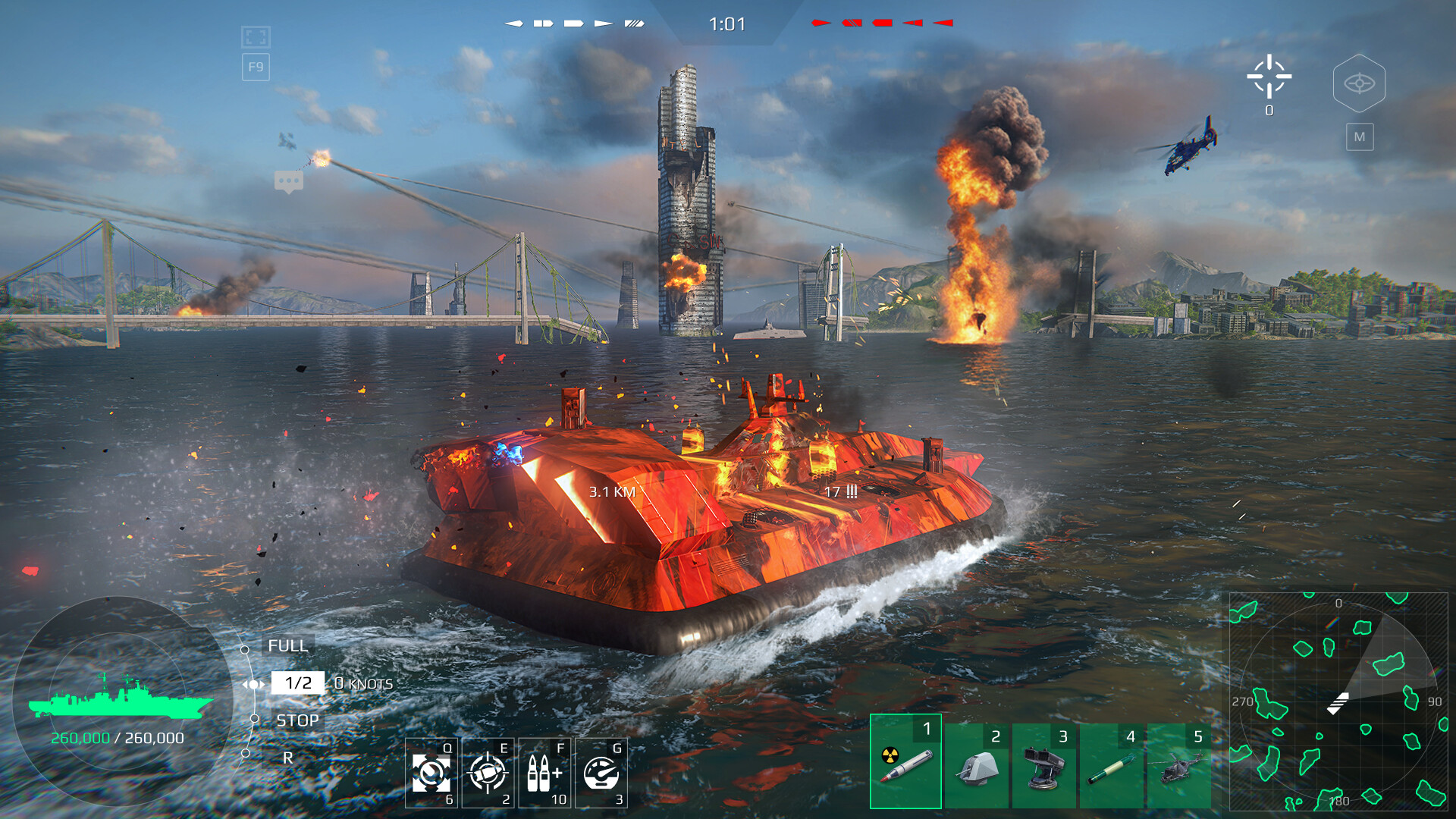Open the chat speech bubble

289,181
